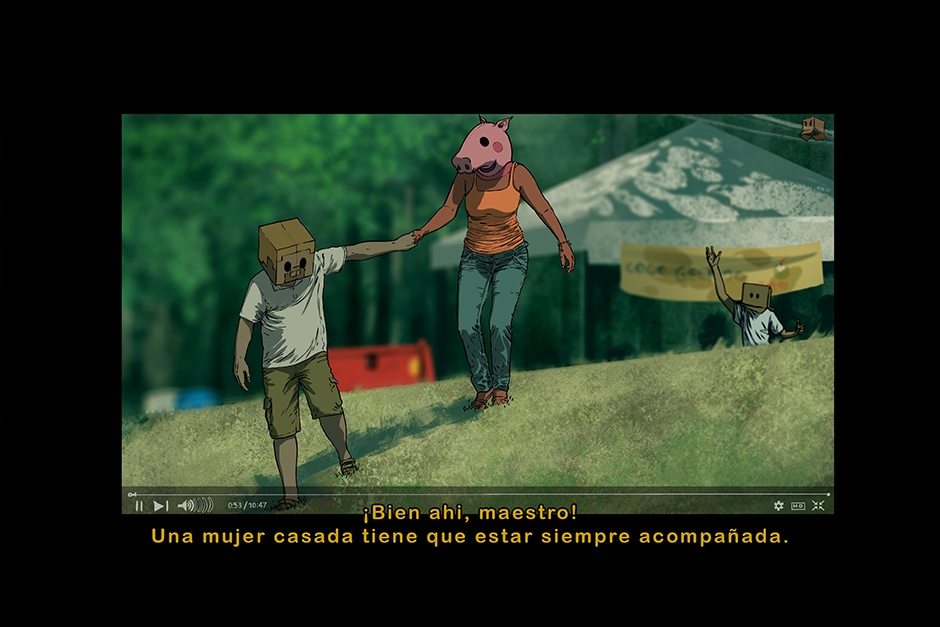
Task: Pause the video with the pause button
Action: tap(139, 506)
